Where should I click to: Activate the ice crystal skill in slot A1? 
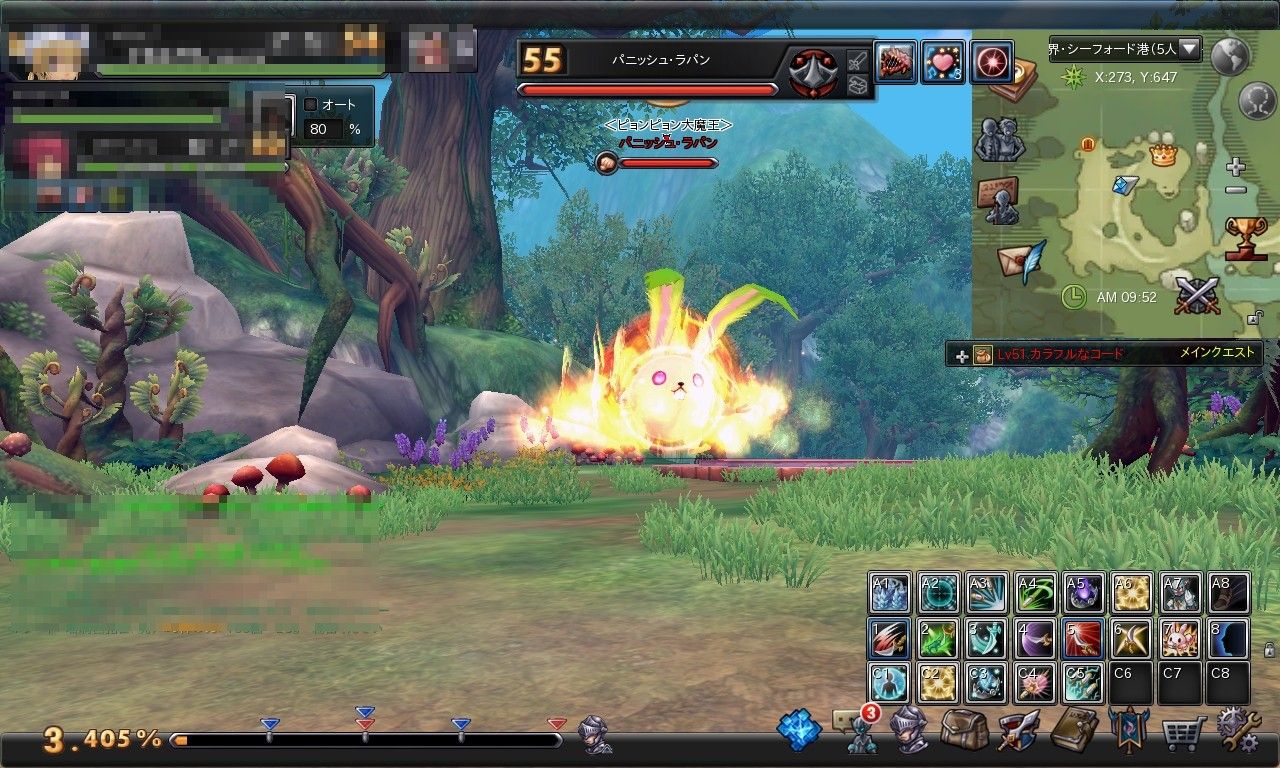pyautogui.click(x=889, y=593)
